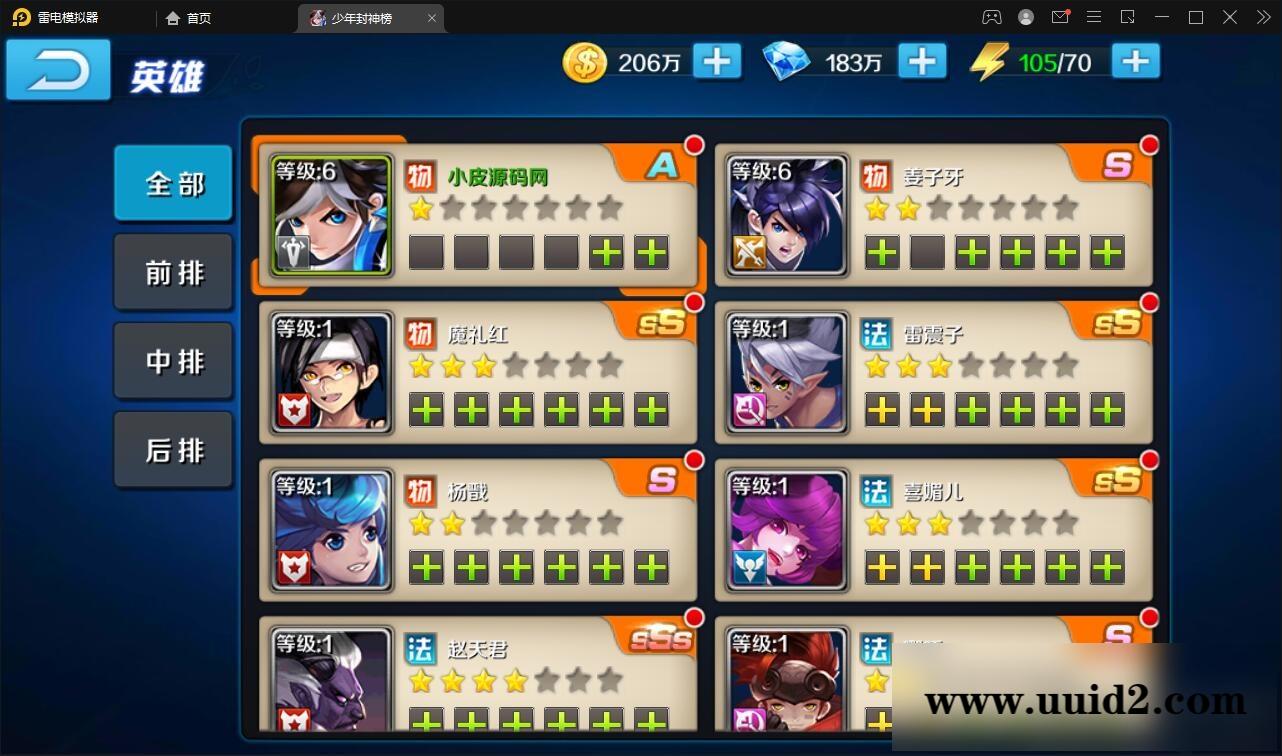Viewport: 1282px width, 756px height.
Task: Open the hamburger menu in the emulator title bar
Action: (x=1094, y=17)
